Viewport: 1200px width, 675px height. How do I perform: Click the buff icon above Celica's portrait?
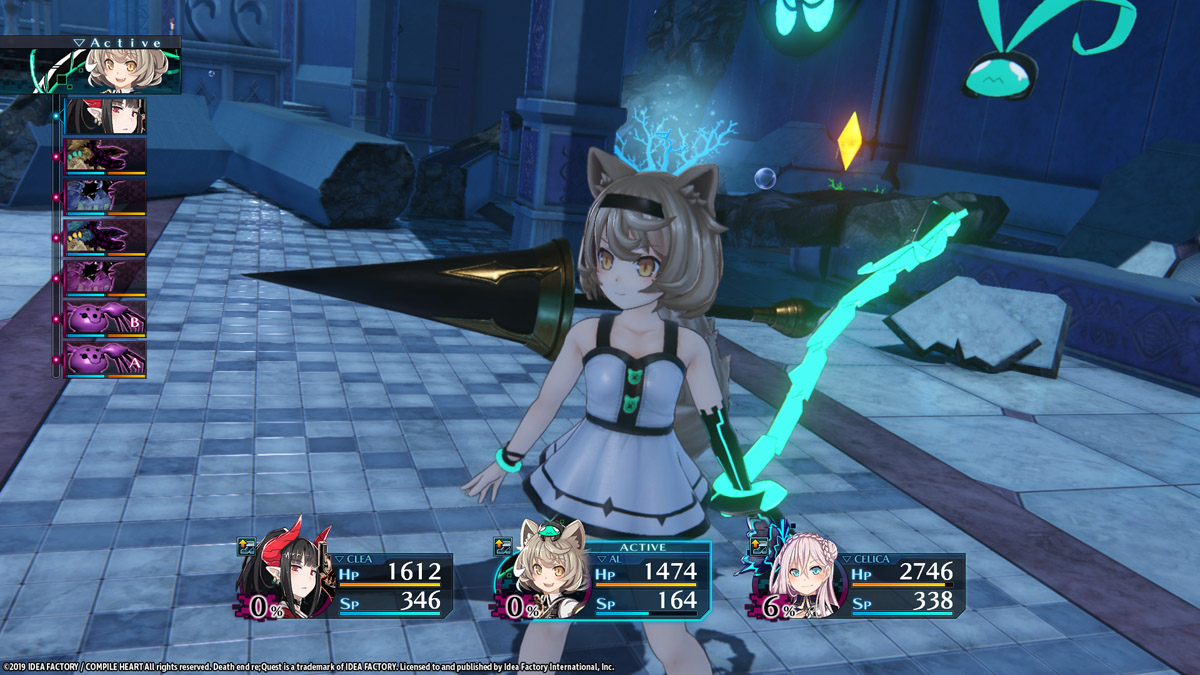[x=759, y=546]
